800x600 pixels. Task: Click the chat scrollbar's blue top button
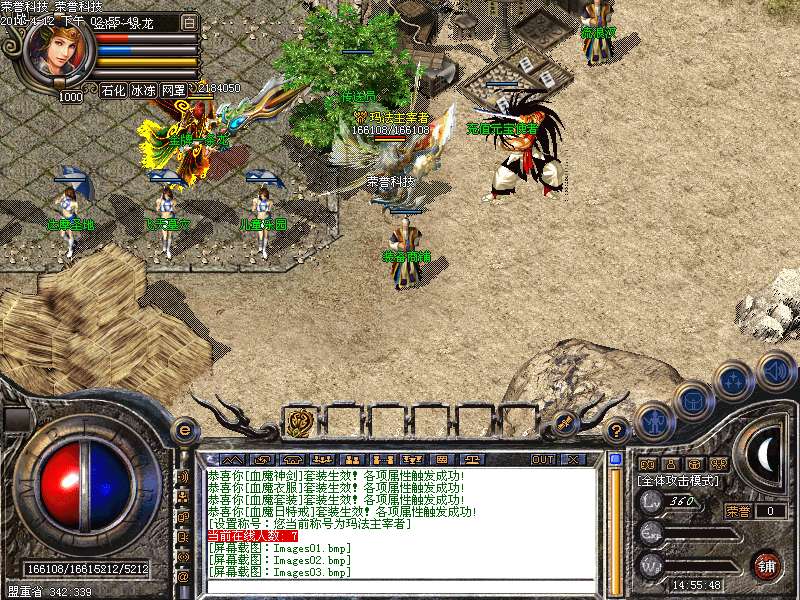[615, 460]
